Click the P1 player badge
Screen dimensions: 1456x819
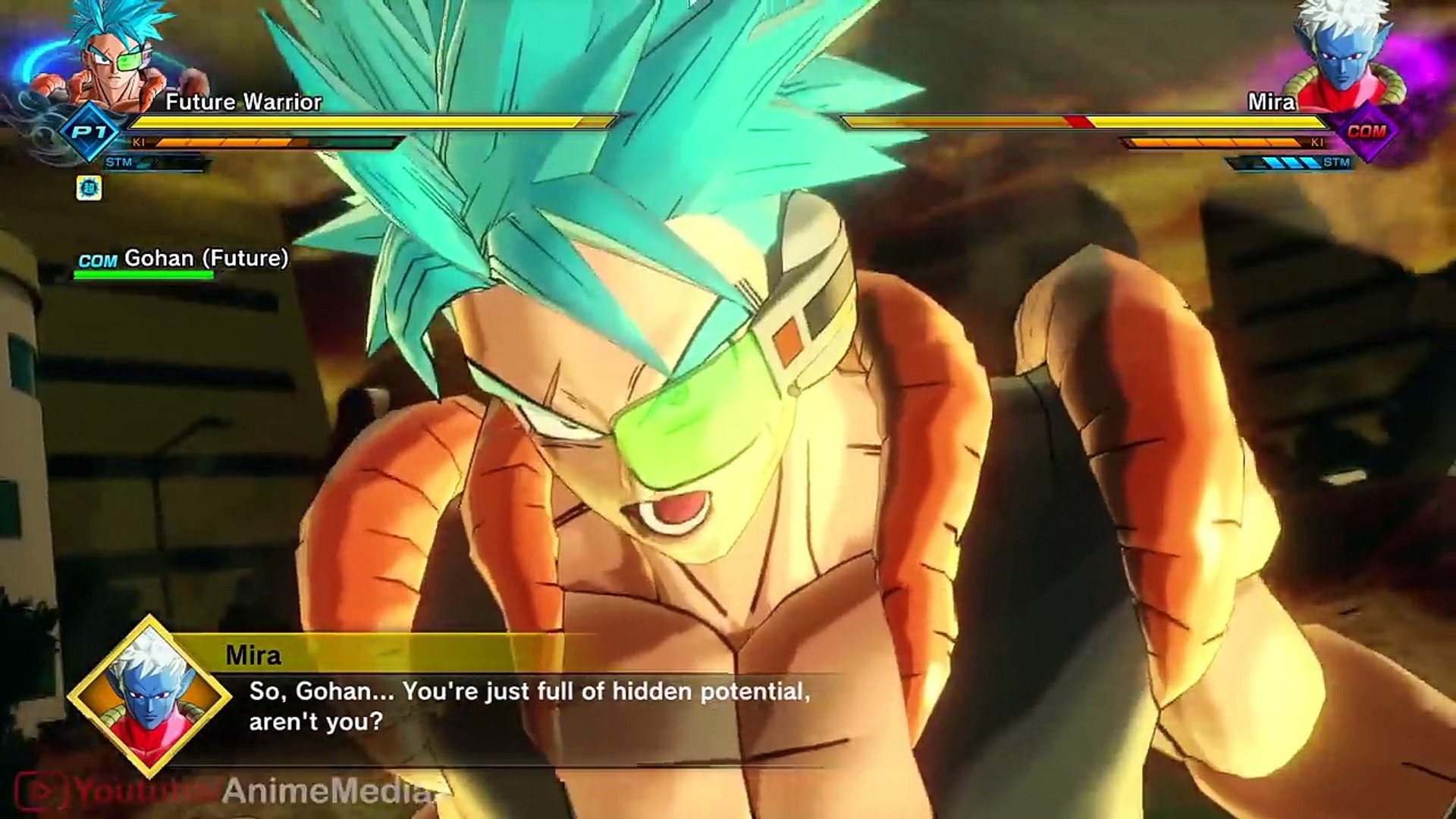click(90, 131)
